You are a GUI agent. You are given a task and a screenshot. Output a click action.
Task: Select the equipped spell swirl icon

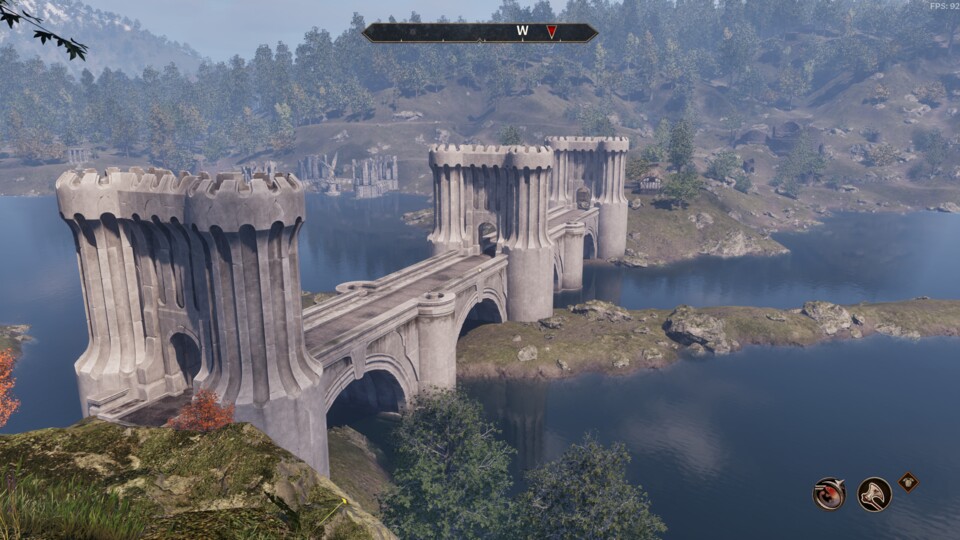(x=829, y=494)
